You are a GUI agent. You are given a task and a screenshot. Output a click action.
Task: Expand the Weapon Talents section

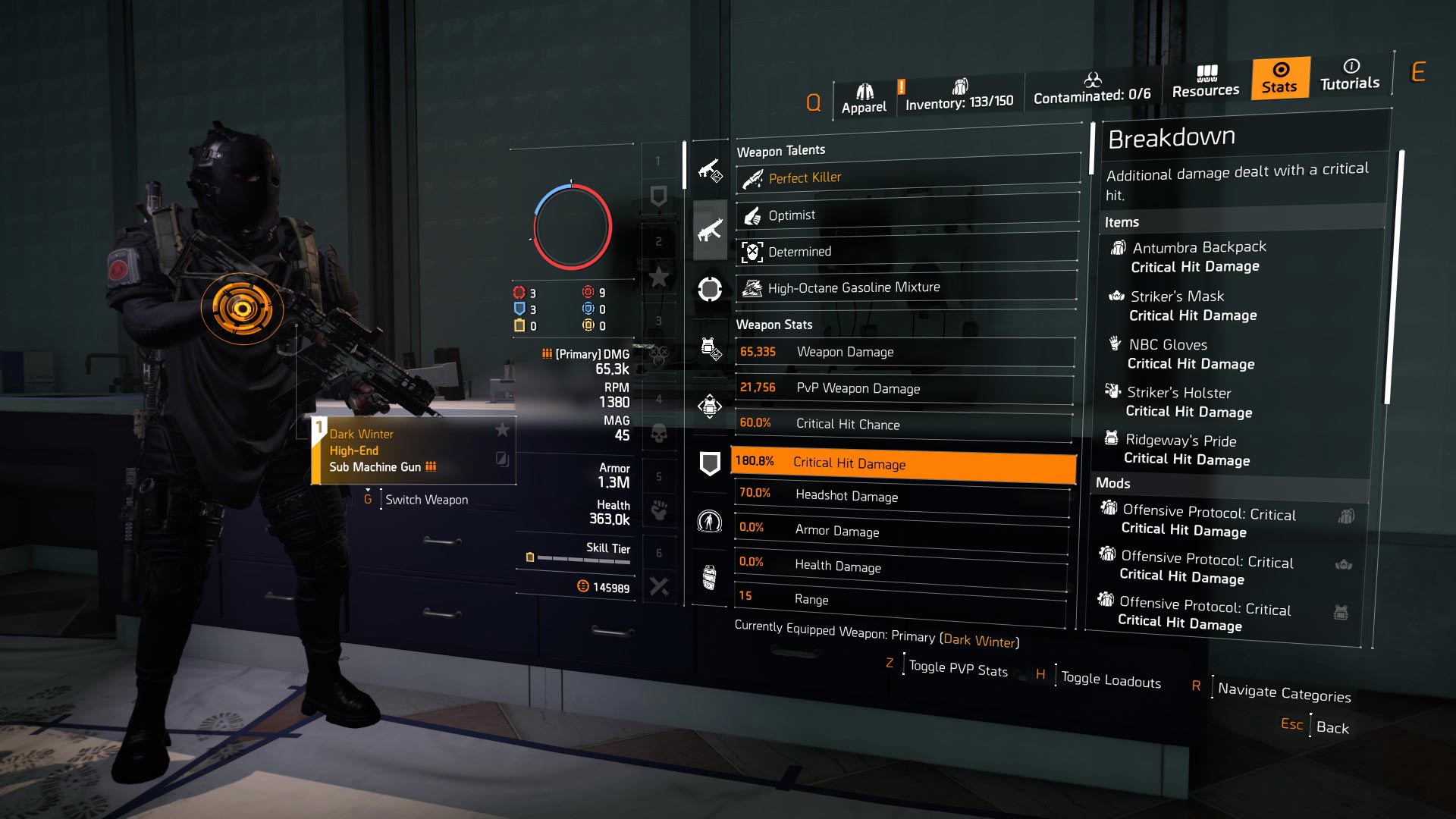[783, 150]
